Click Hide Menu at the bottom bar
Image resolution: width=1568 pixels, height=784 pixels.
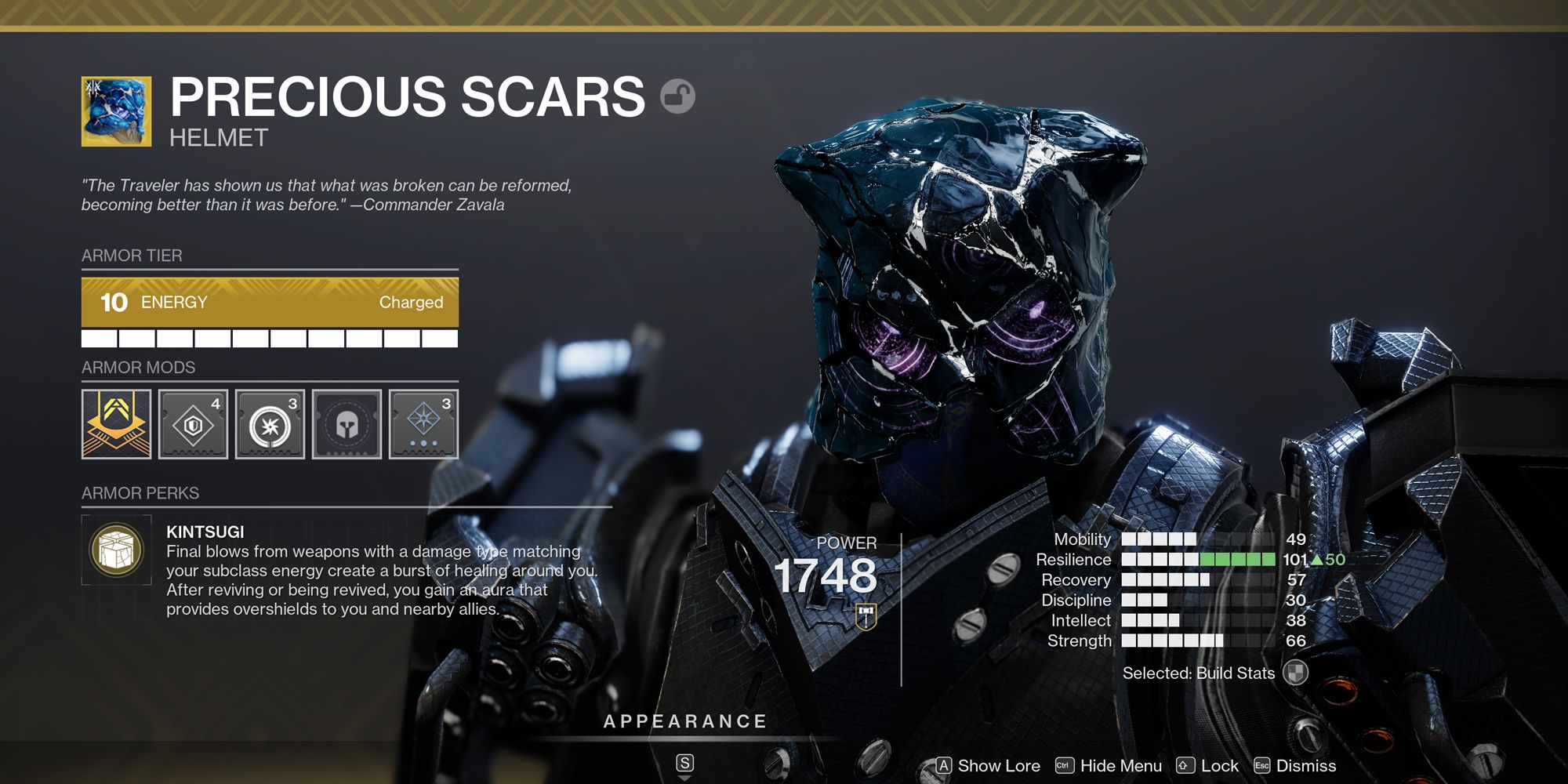[x=1109, y=766]
